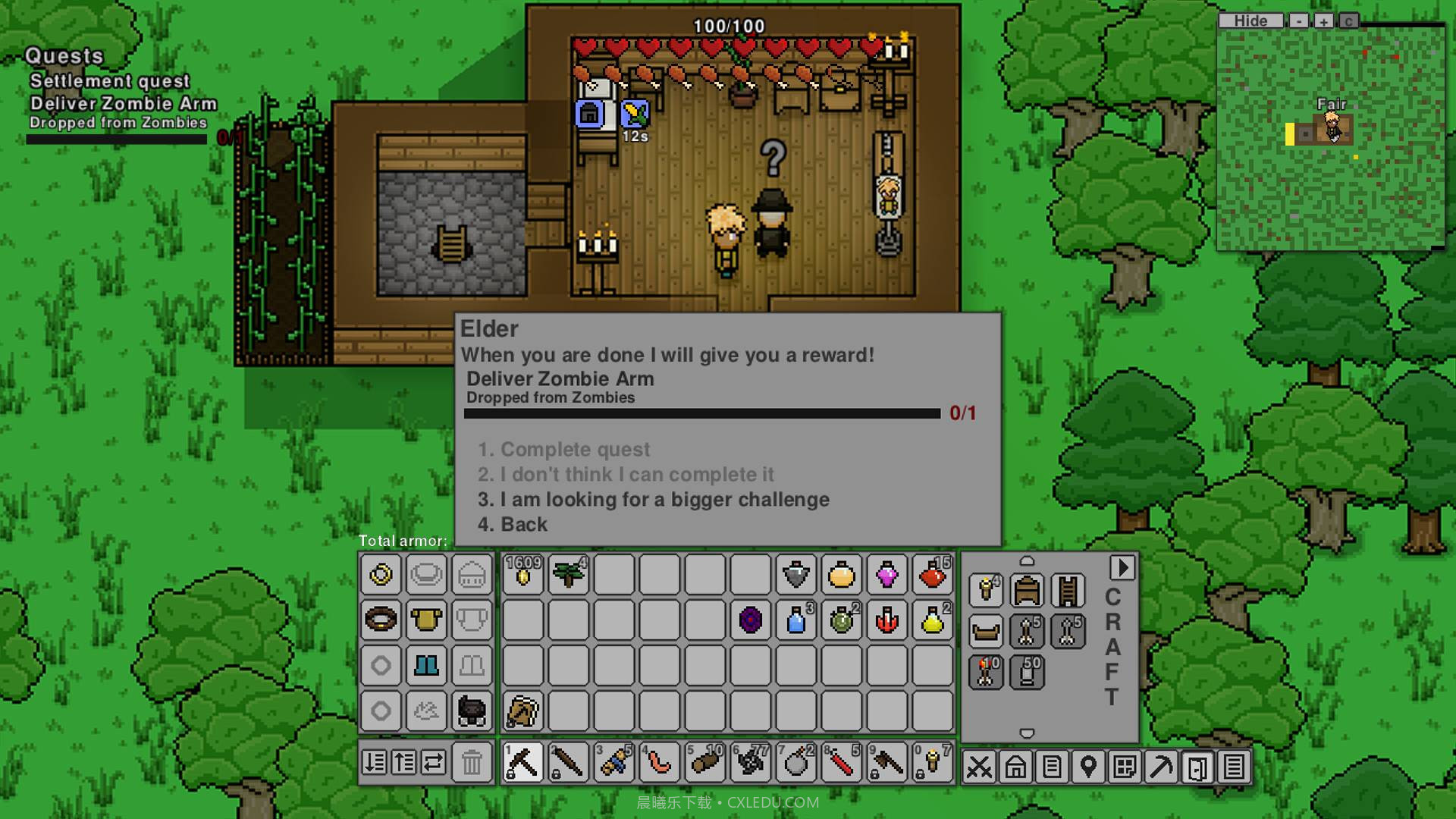Select the pickaxe in hotbar slot 1
This screenshot has height=819, width=1456.
click(x=523, y=762)
